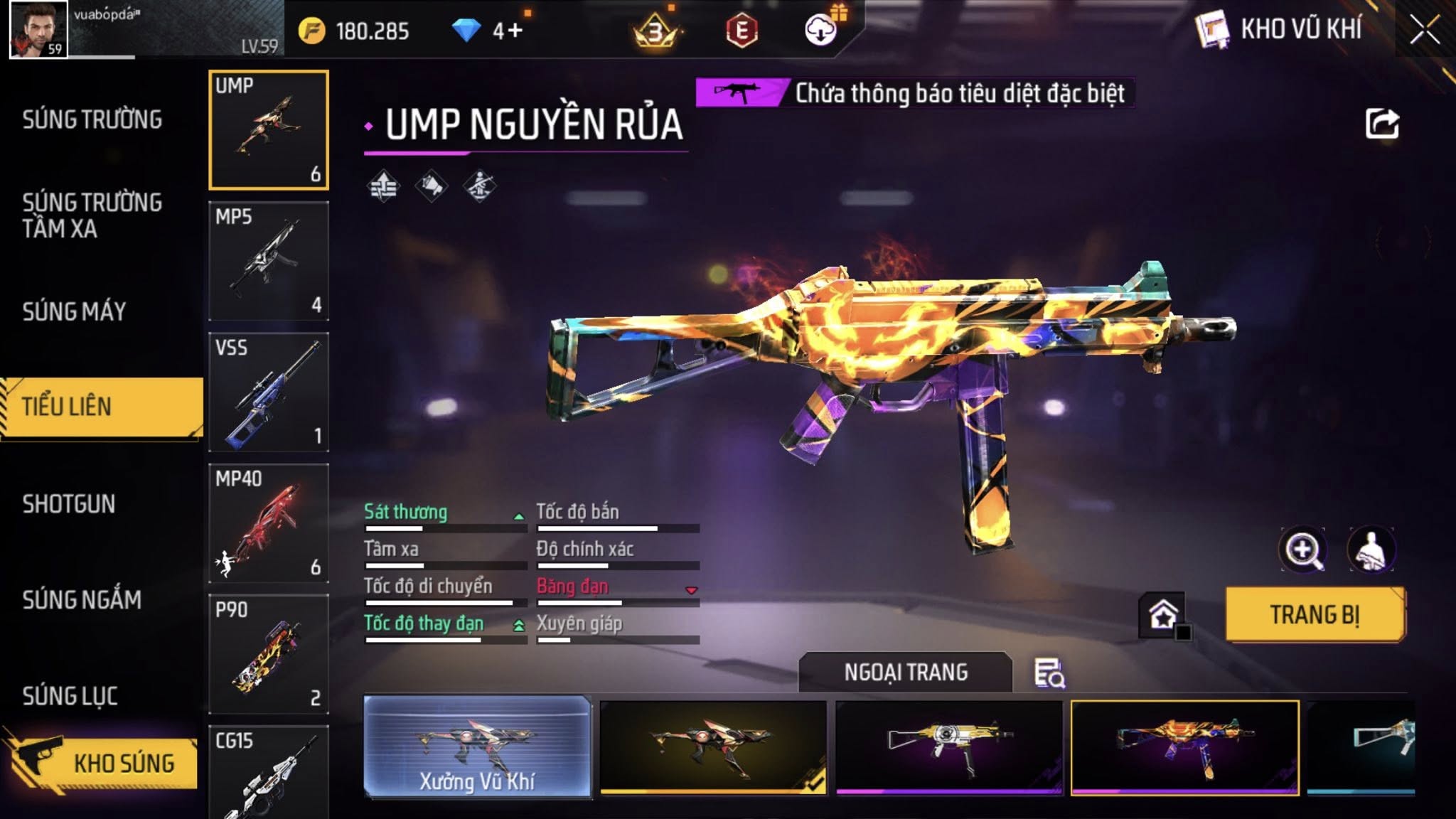Open the SÚNG MÁY weapon category
This screenshot has width=1456, height=819.
[74, 311]
